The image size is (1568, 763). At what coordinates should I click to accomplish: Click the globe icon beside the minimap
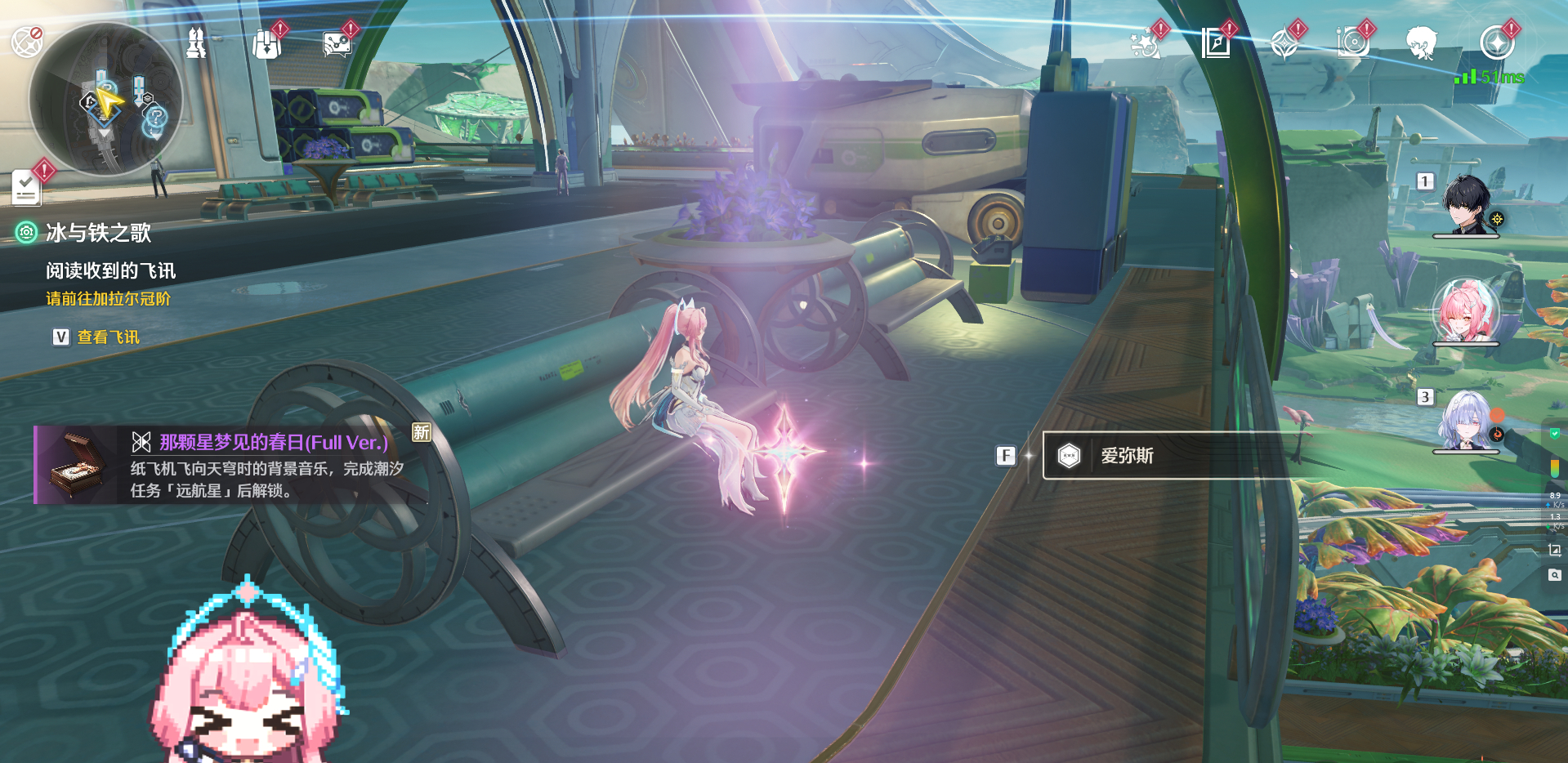click(x=26, y=42)
